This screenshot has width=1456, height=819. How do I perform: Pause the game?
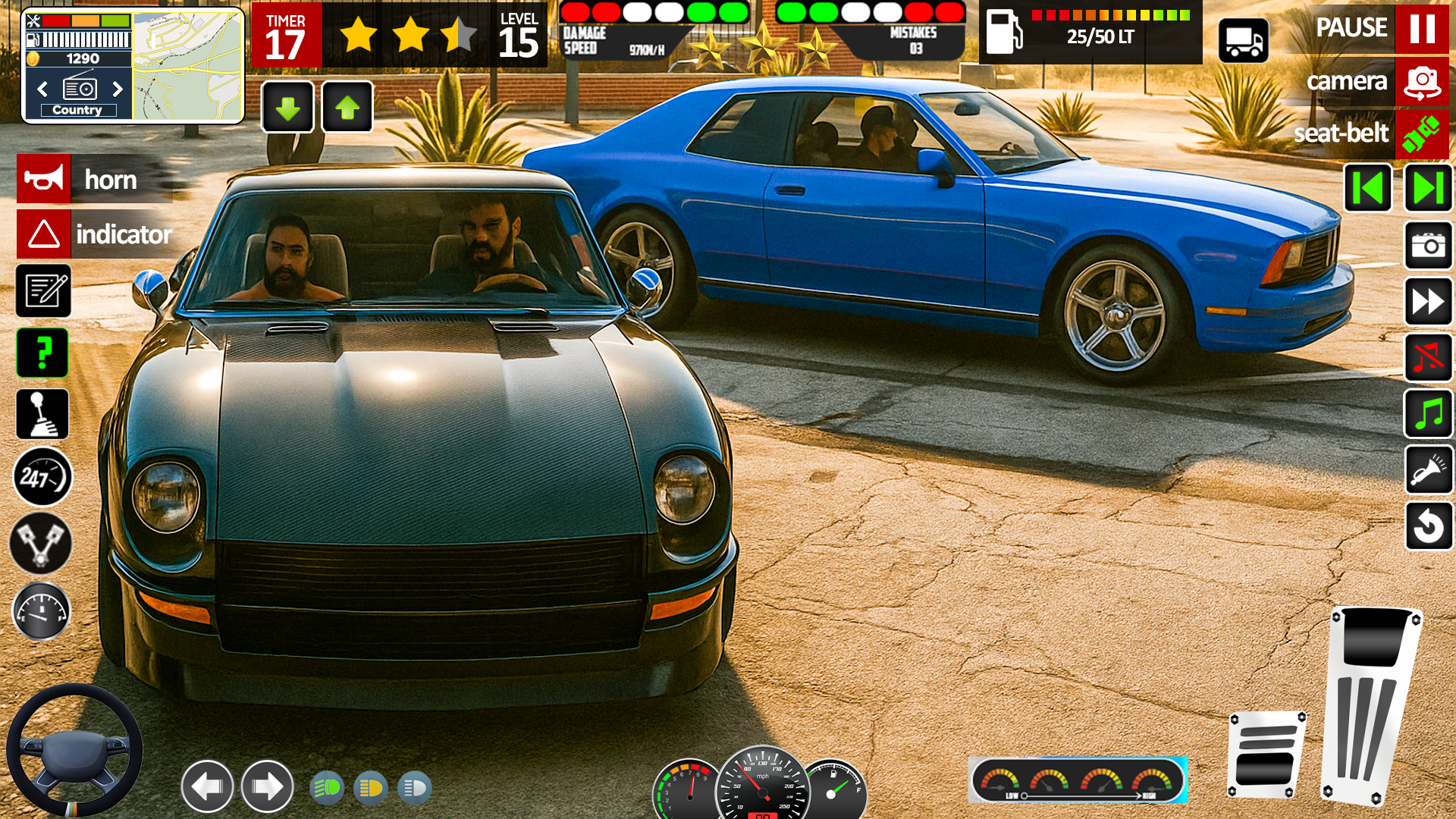[1421, 29]
